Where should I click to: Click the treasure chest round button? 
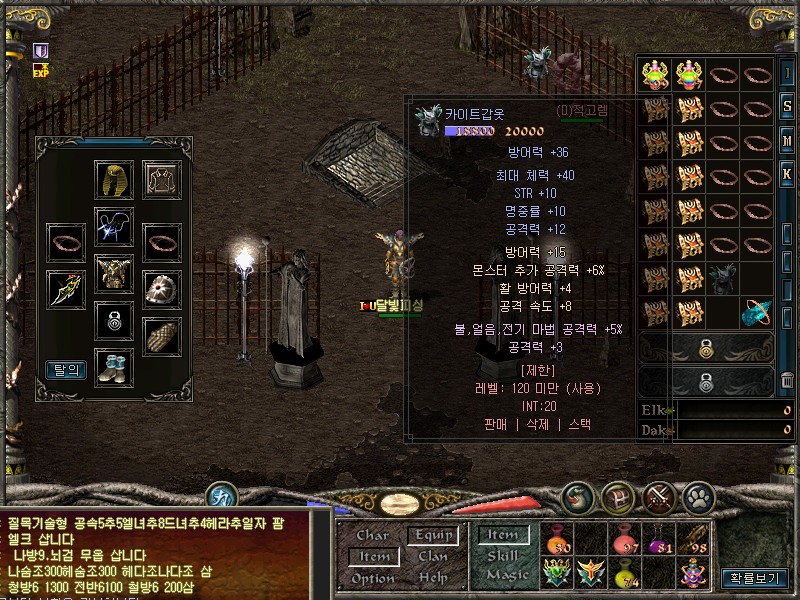point(618,497)
